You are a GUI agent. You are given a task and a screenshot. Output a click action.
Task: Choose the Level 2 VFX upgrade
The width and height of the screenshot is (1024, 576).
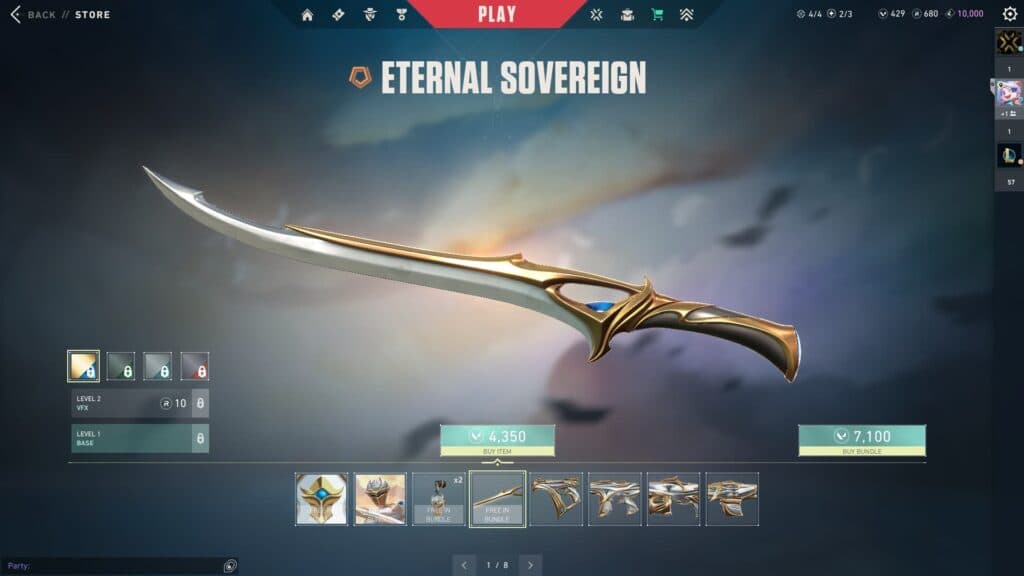pos(139,403)
